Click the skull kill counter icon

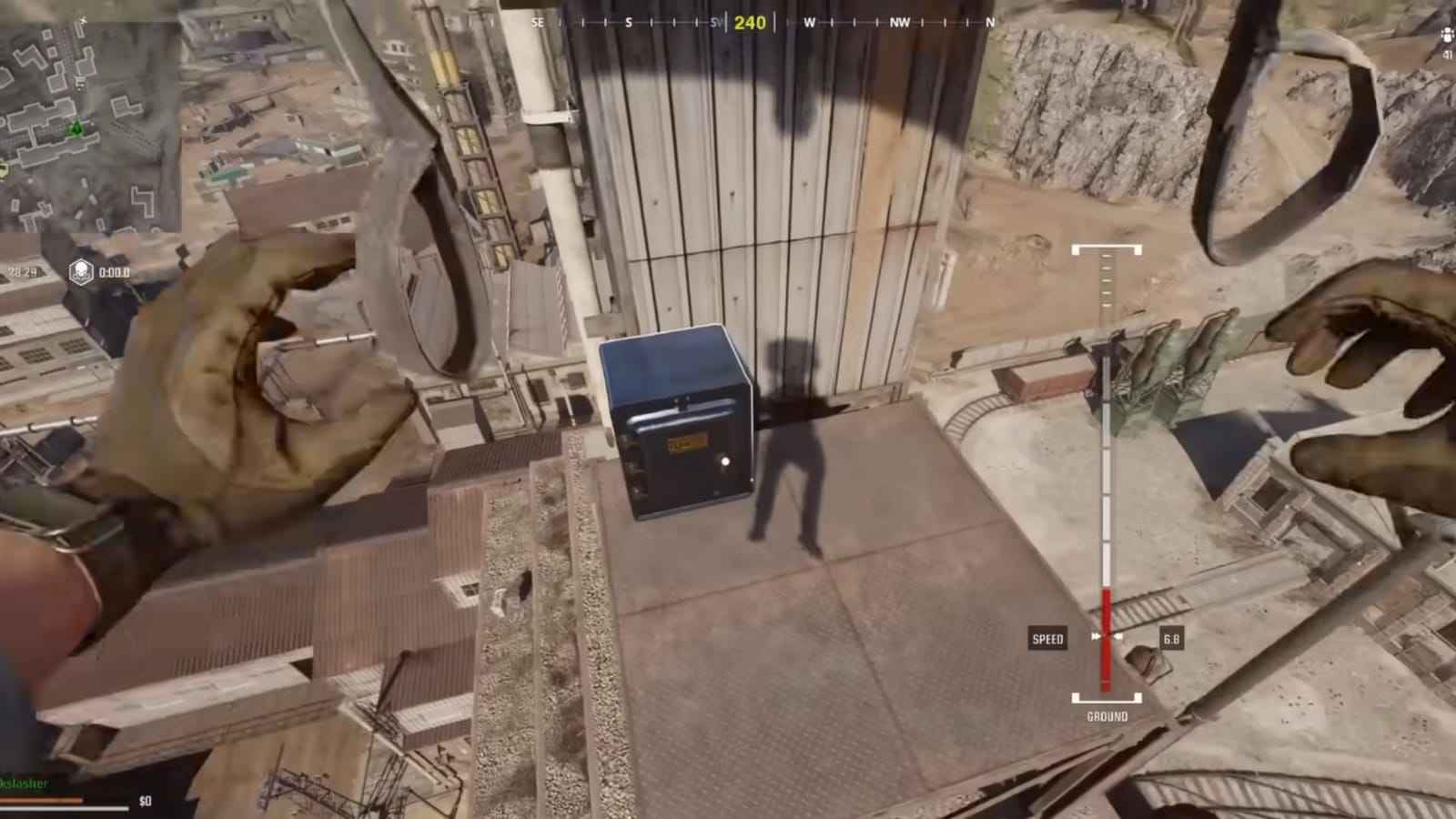pos(80,269)
